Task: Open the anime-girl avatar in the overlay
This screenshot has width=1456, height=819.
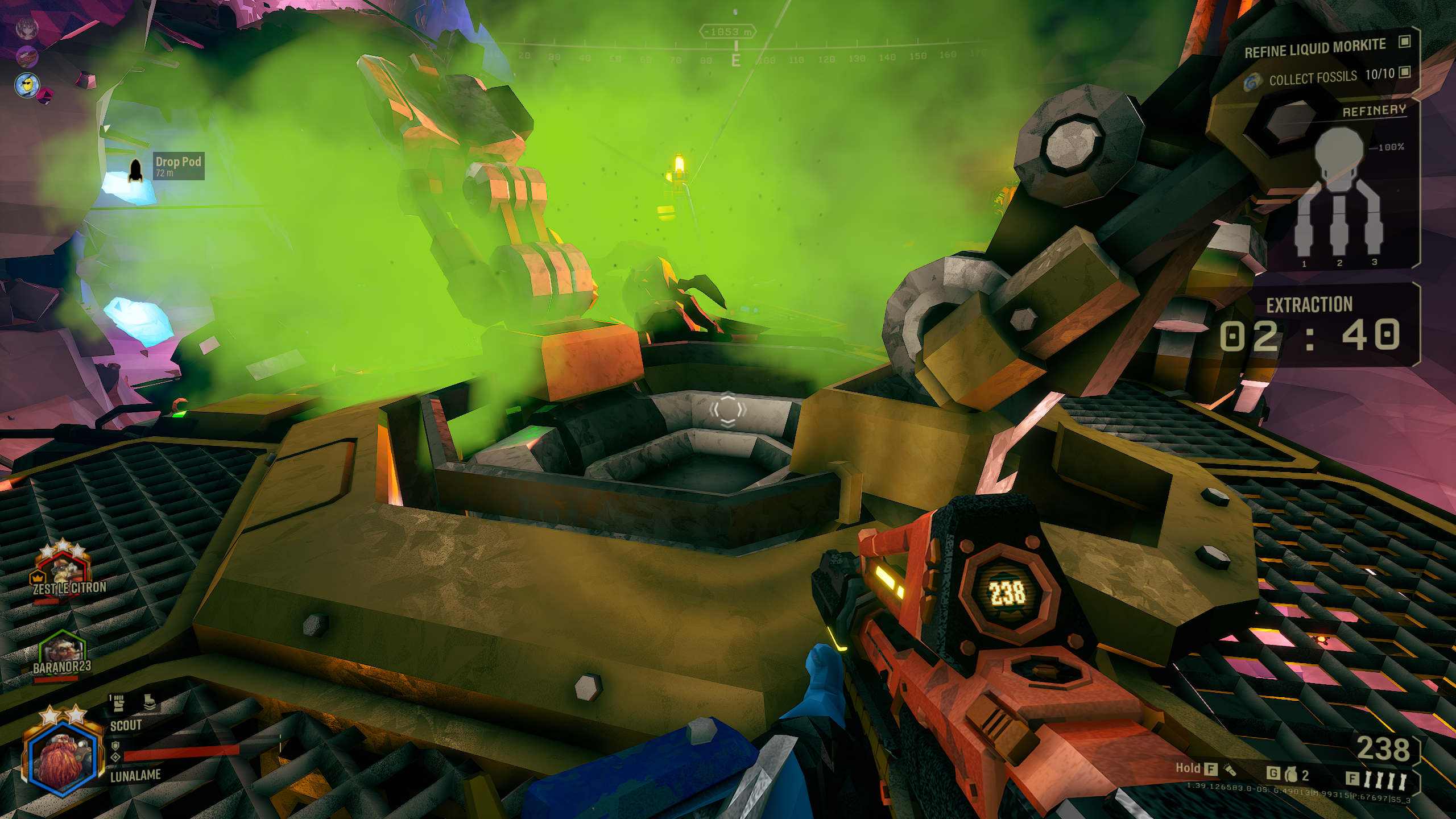Action: [x=26, y=27]
